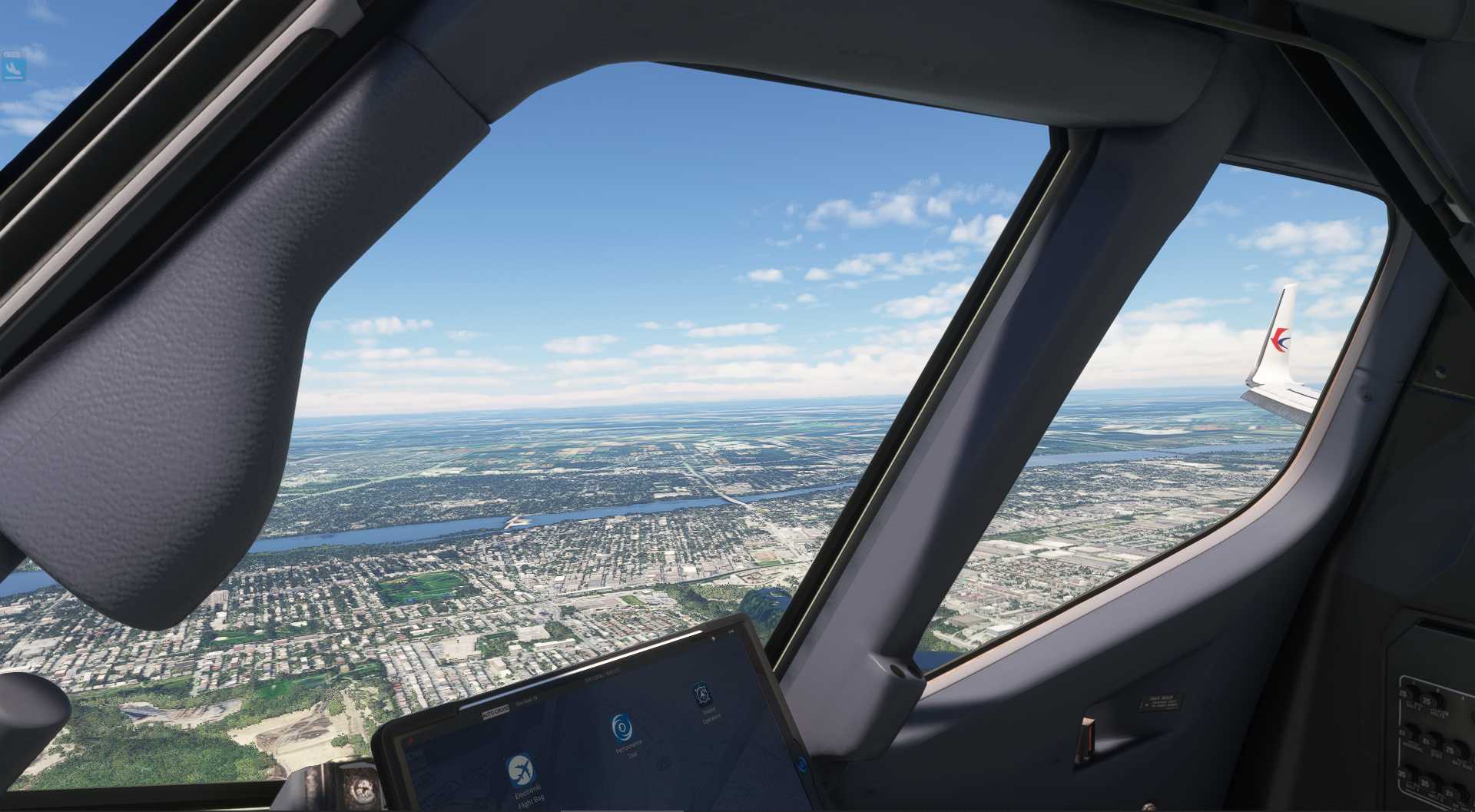The image size is (1475, 812).
Task: Click the landing aircraft icon overlay
Action: coord(13,70)
